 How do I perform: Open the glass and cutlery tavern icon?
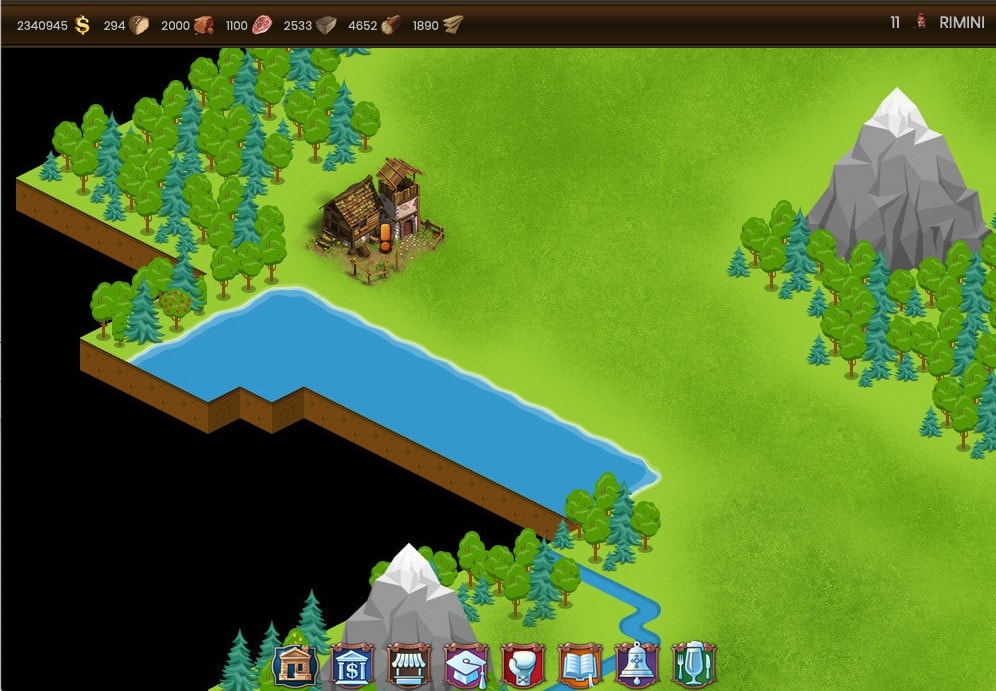point(693,664)
